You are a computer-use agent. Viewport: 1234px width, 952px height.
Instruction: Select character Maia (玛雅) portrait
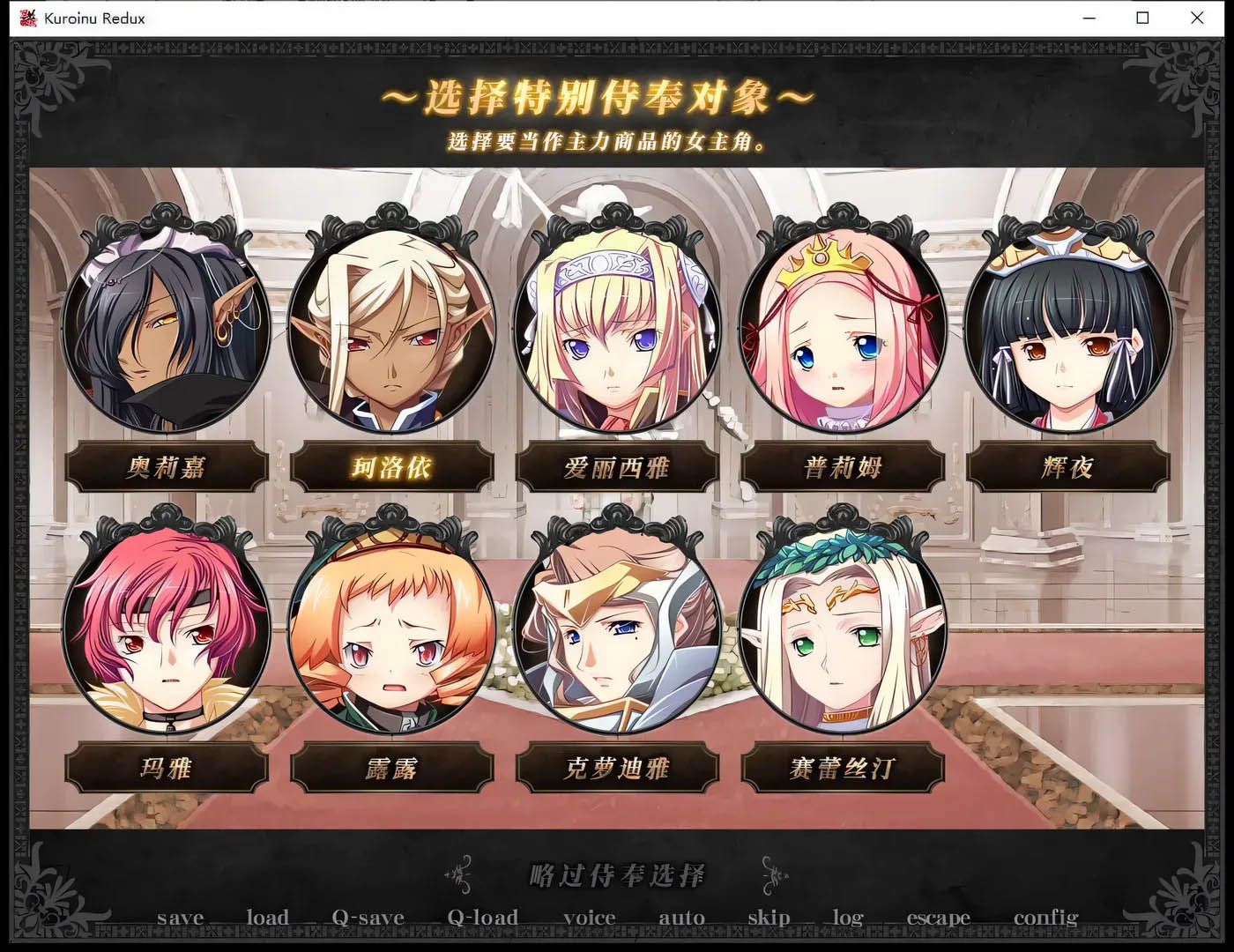point(167,630)
